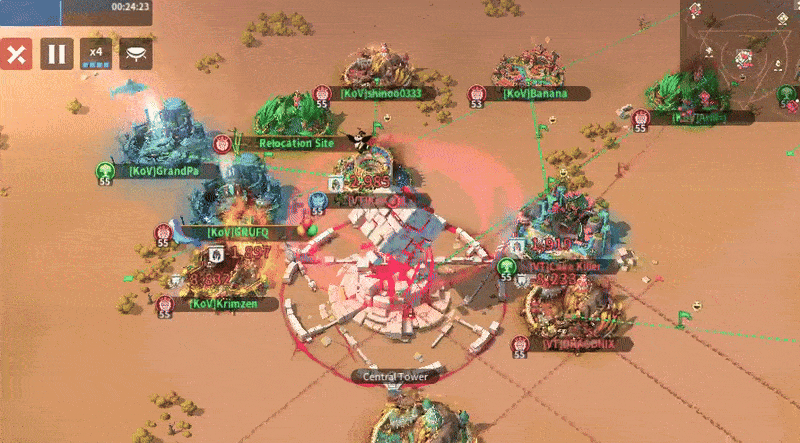The width and height of the screenshot is (800, 443).
Task: Toggle the eye visibility button
Action: click(136, 54)
